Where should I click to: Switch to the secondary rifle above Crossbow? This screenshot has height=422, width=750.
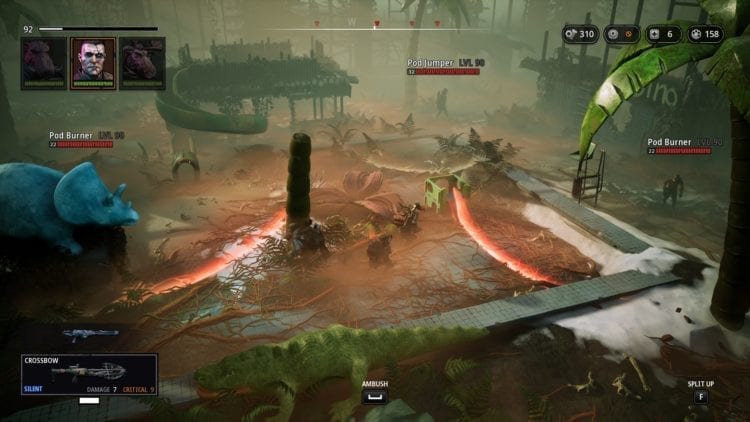pos(89,335)
